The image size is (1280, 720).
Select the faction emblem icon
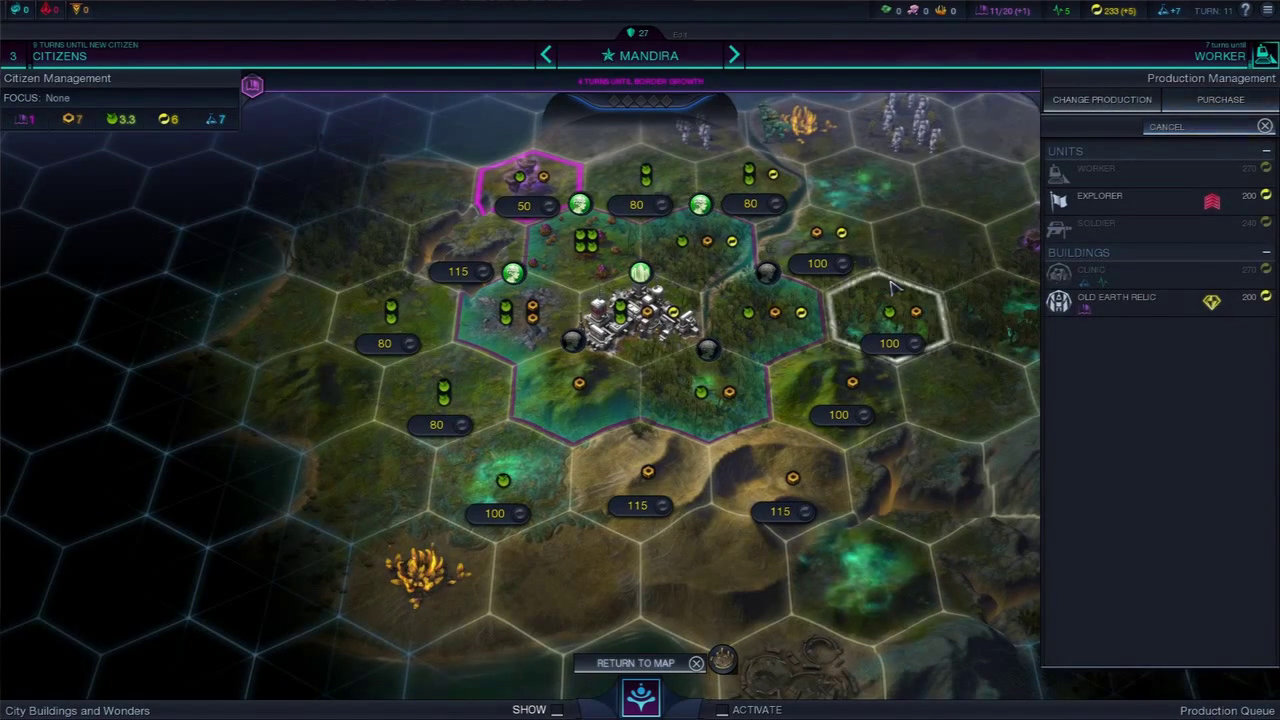coord(641,697)
